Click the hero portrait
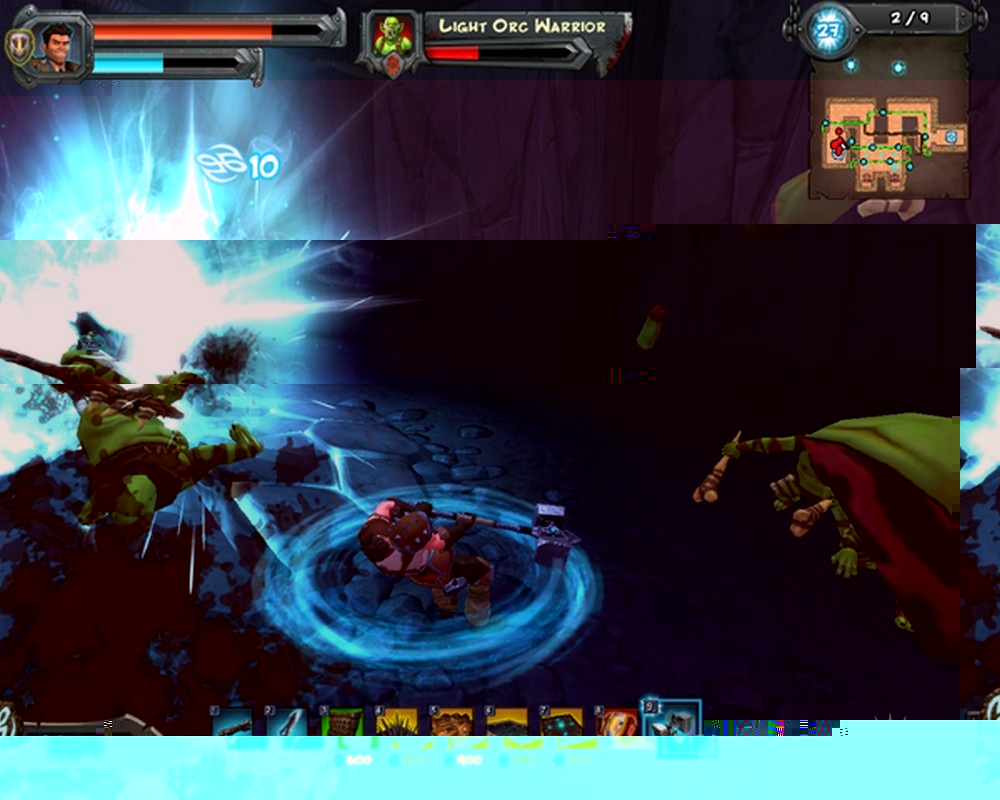This screenshot has width=1000, height=800. pos(60,46)
